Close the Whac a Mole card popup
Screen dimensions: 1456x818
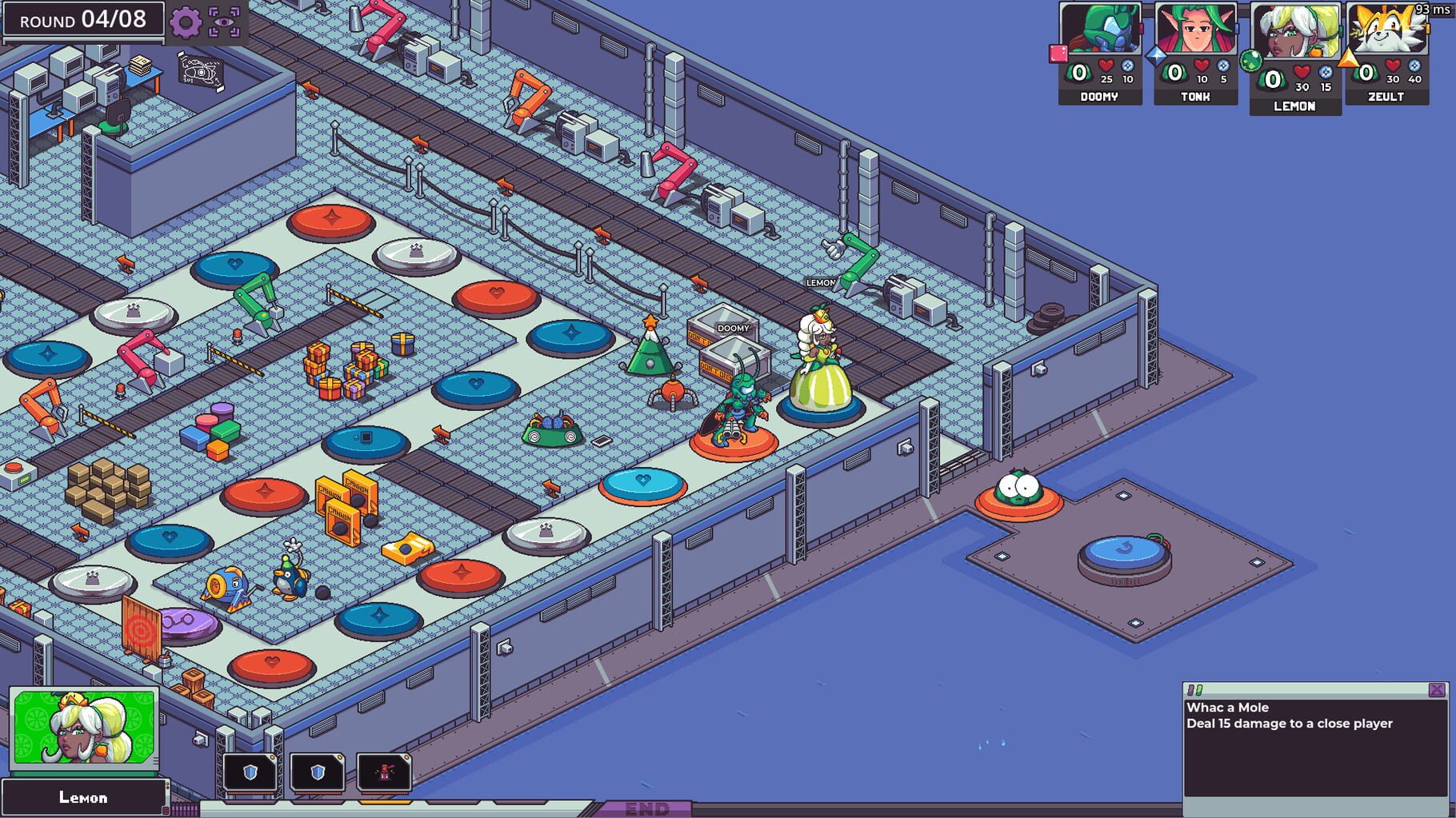[1438, 689]
